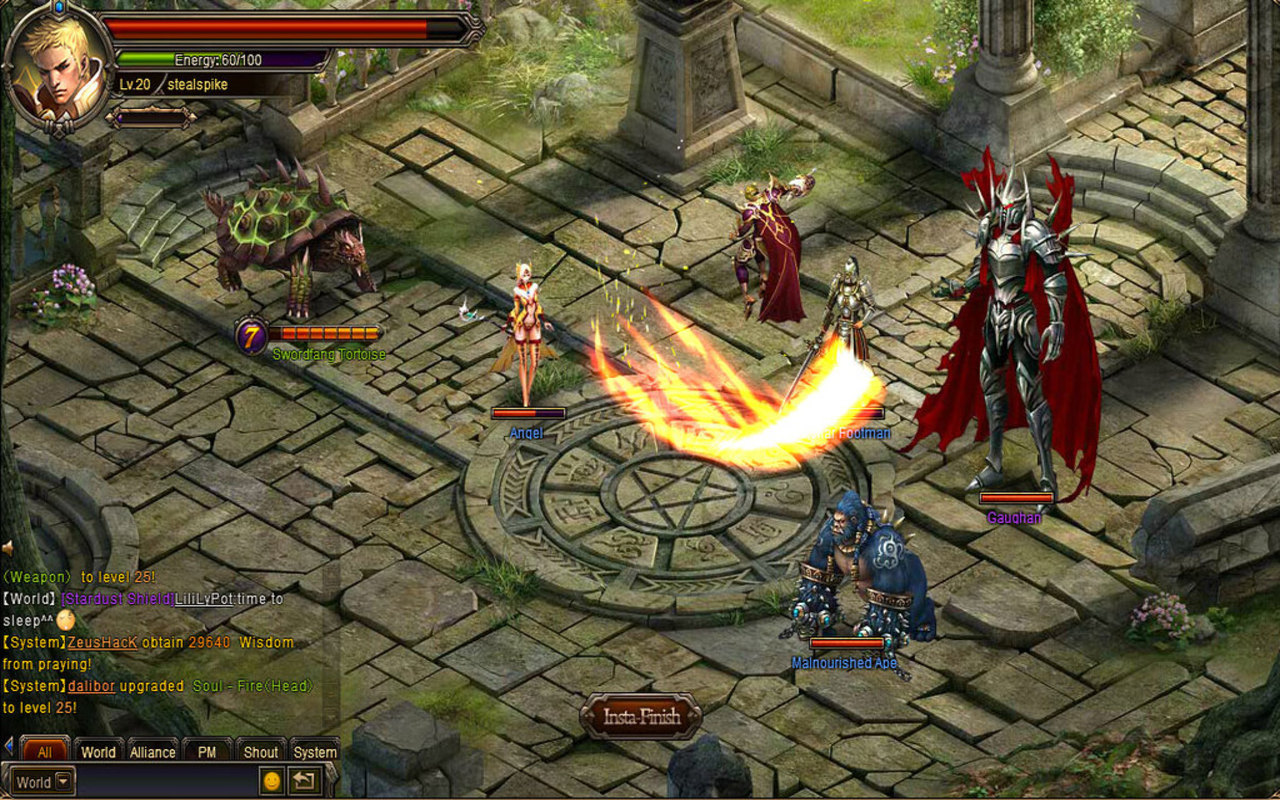Click the sleeping emoji in LiliLyPot's message
Viewport: 1280px width, 800px height.
click(x=64, y=620)
